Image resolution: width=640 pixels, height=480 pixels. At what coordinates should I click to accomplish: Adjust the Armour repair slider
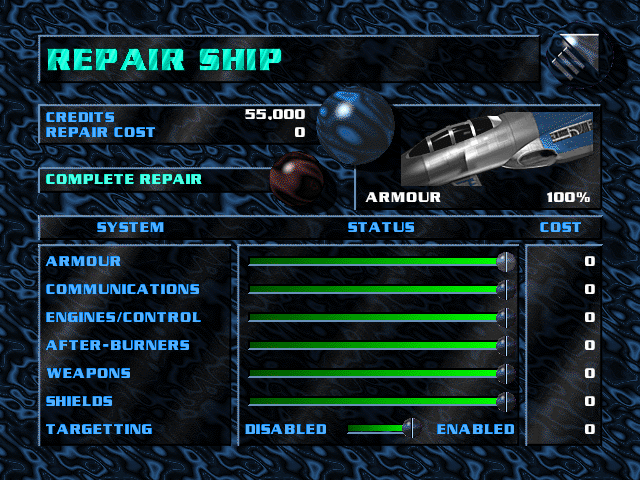click(x=505, y=262)
